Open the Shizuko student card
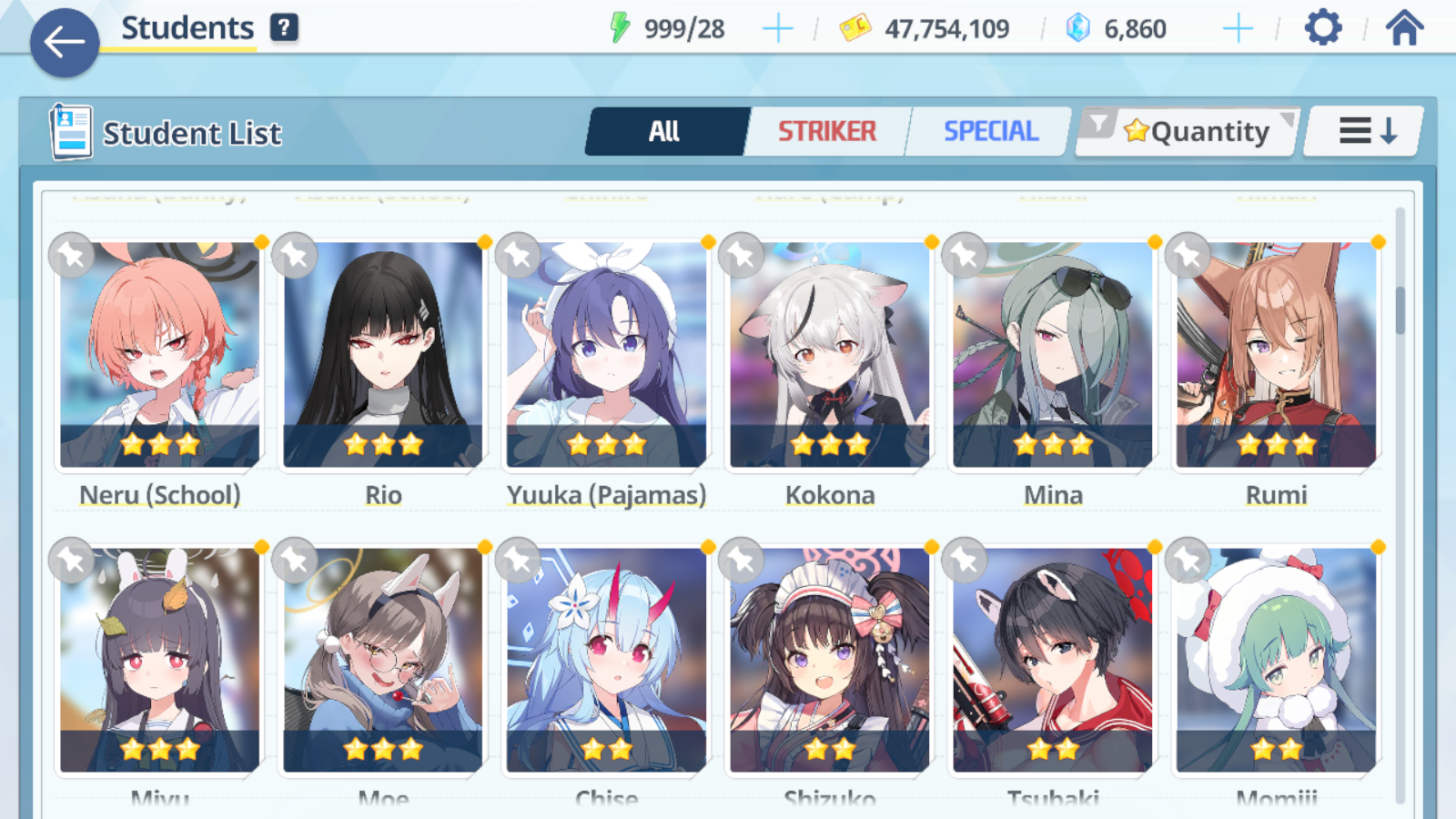Screen dimensions: 1456x819 (x=830, y=660)
